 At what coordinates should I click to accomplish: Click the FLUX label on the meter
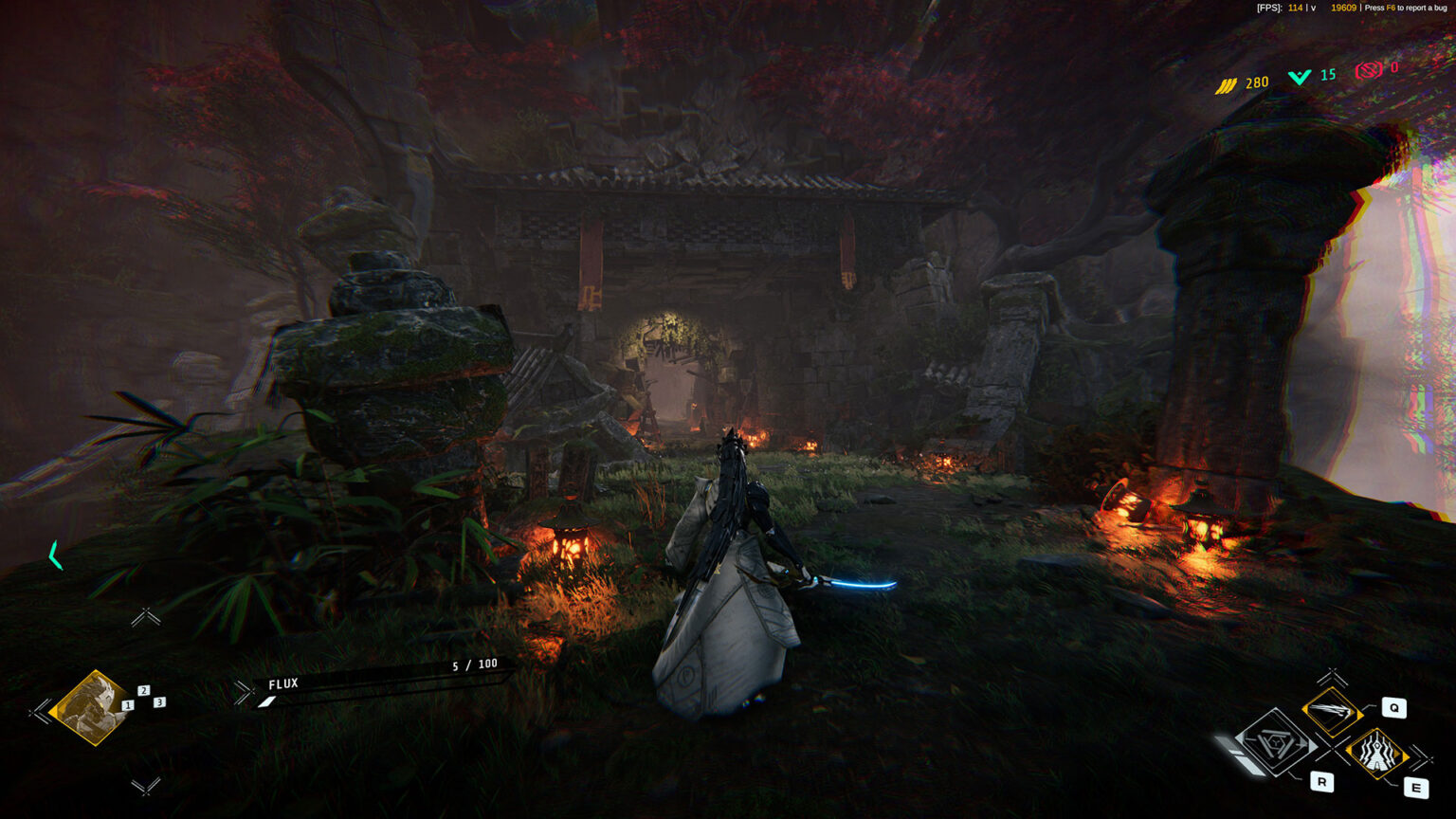pos(286,683)
